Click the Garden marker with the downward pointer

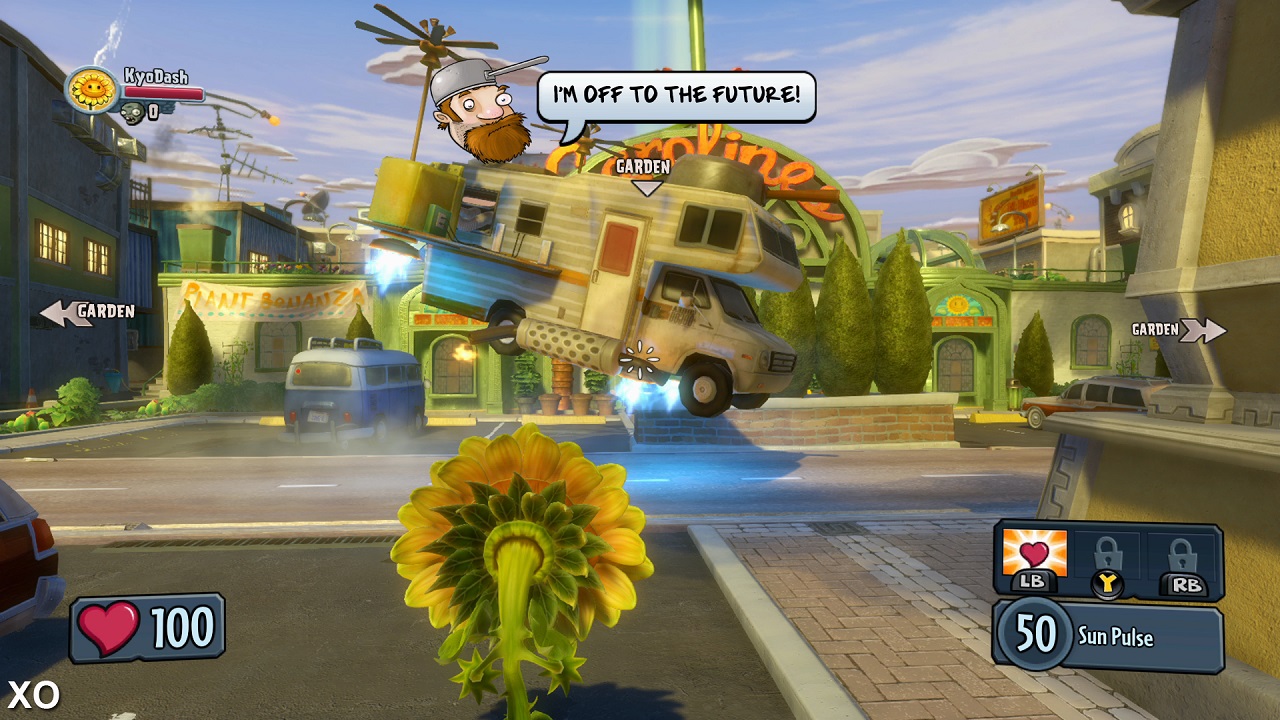pos(642,174)
